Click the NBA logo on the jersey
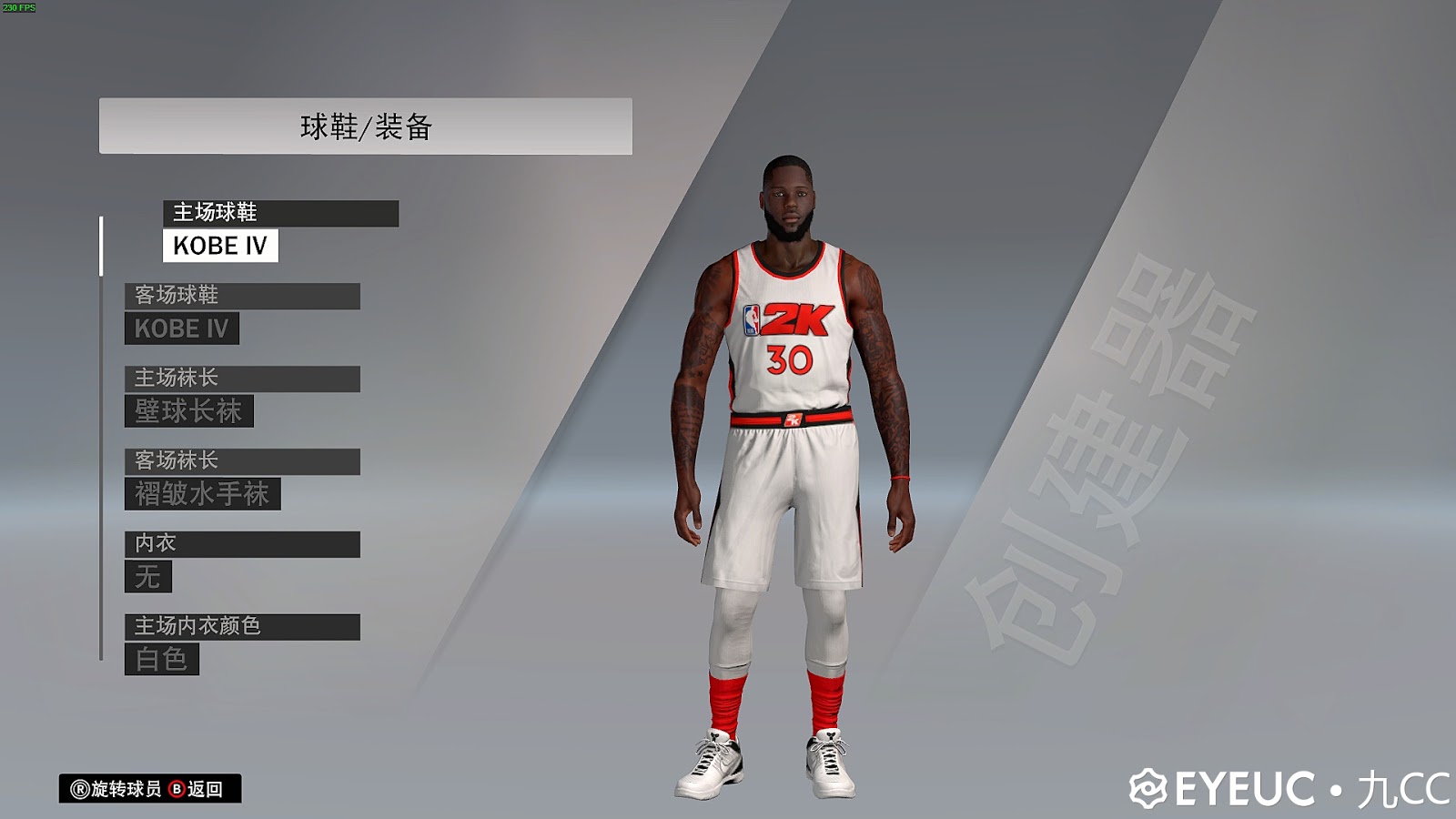The height and width of the screenshot is (819, 1456). 750,321
